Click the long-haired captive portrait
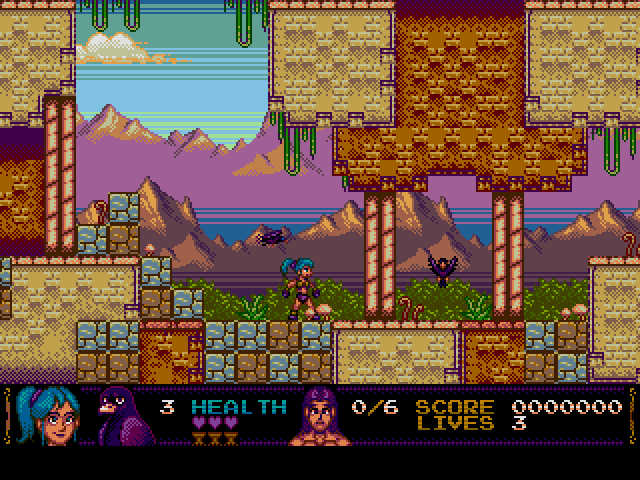This screenshot has width=640, height=480. (x=318, y=417)
